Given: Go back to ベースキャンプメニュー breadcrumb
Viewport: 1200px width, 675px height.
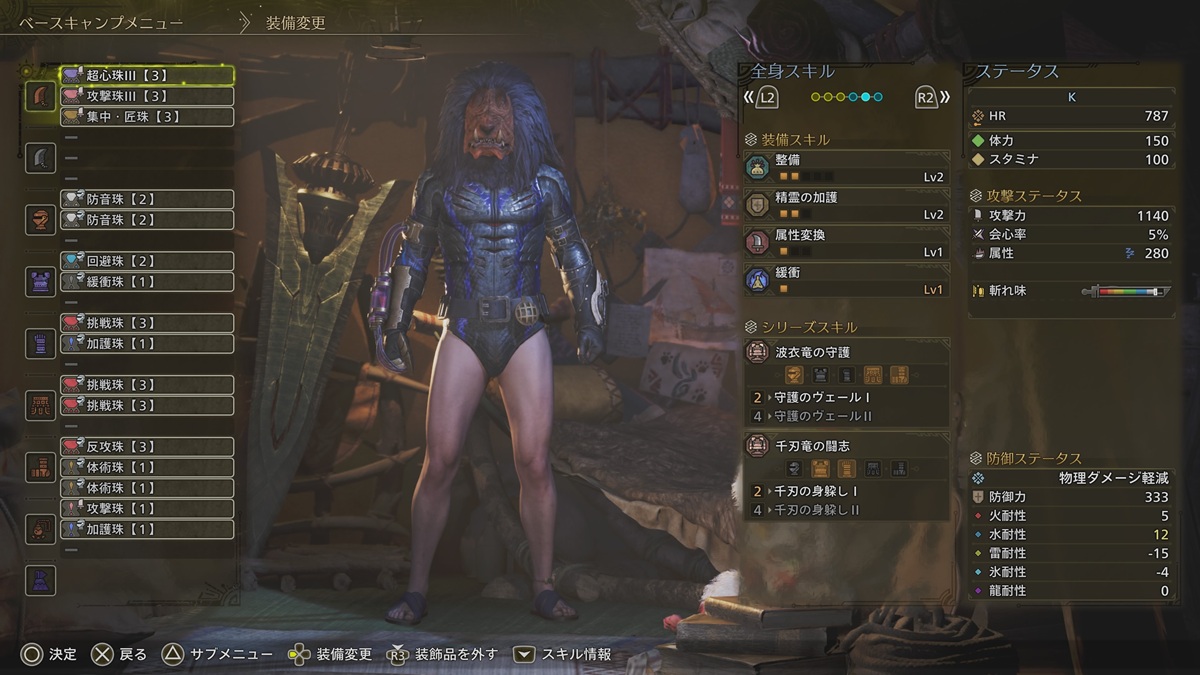Looking at the screenshot, I should pos(100,22).
